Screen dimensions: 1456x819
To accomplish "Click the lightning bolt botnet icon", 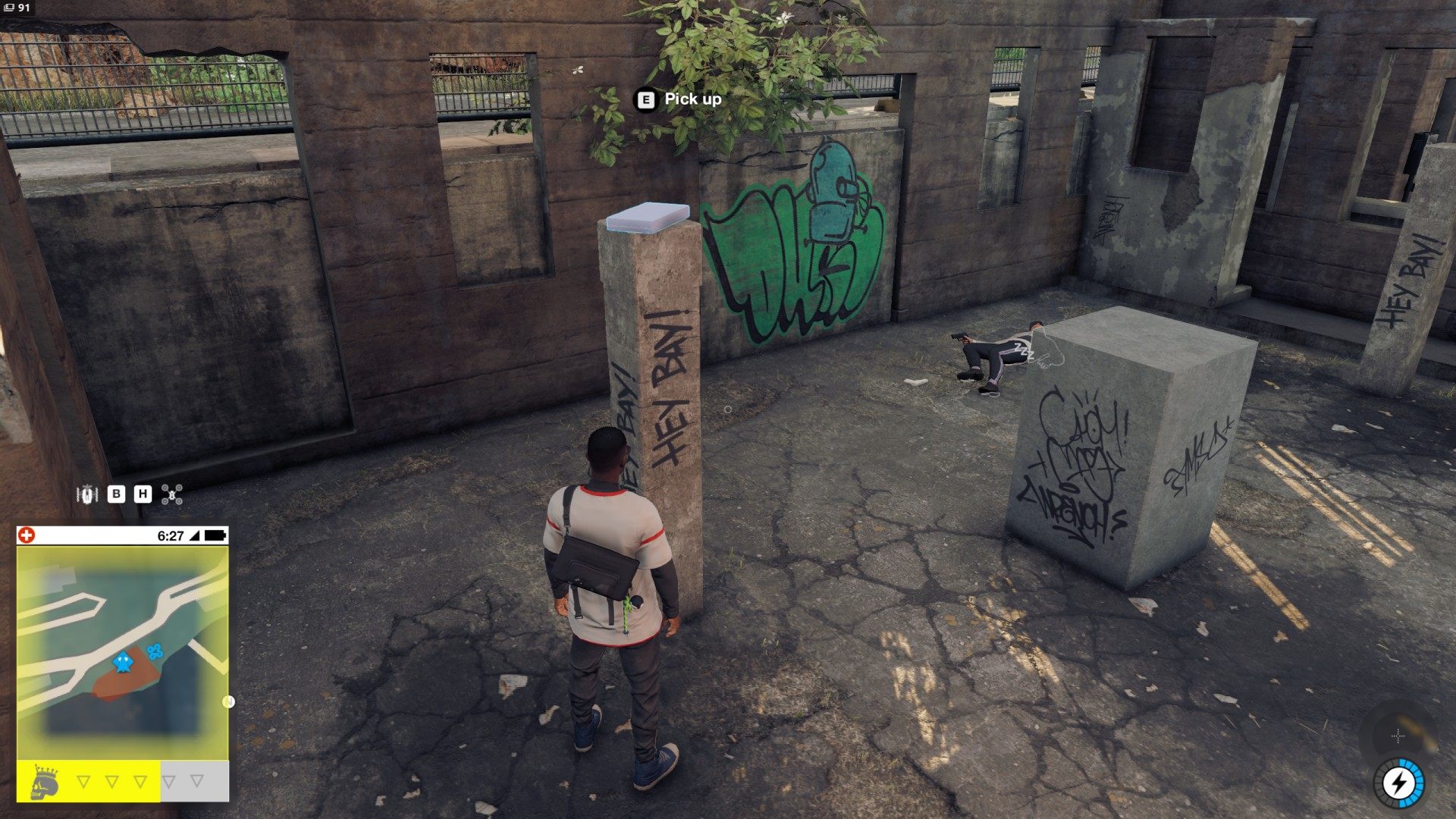I will coord(1398,784).
